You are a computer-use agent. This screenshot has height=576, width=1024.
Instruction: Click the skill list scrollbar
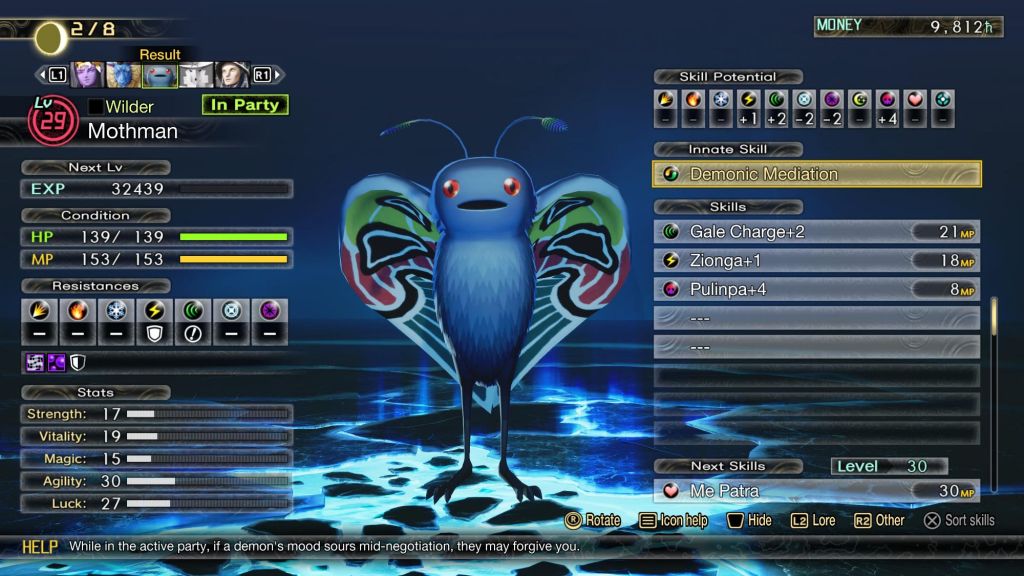click(x=994, y=330)
